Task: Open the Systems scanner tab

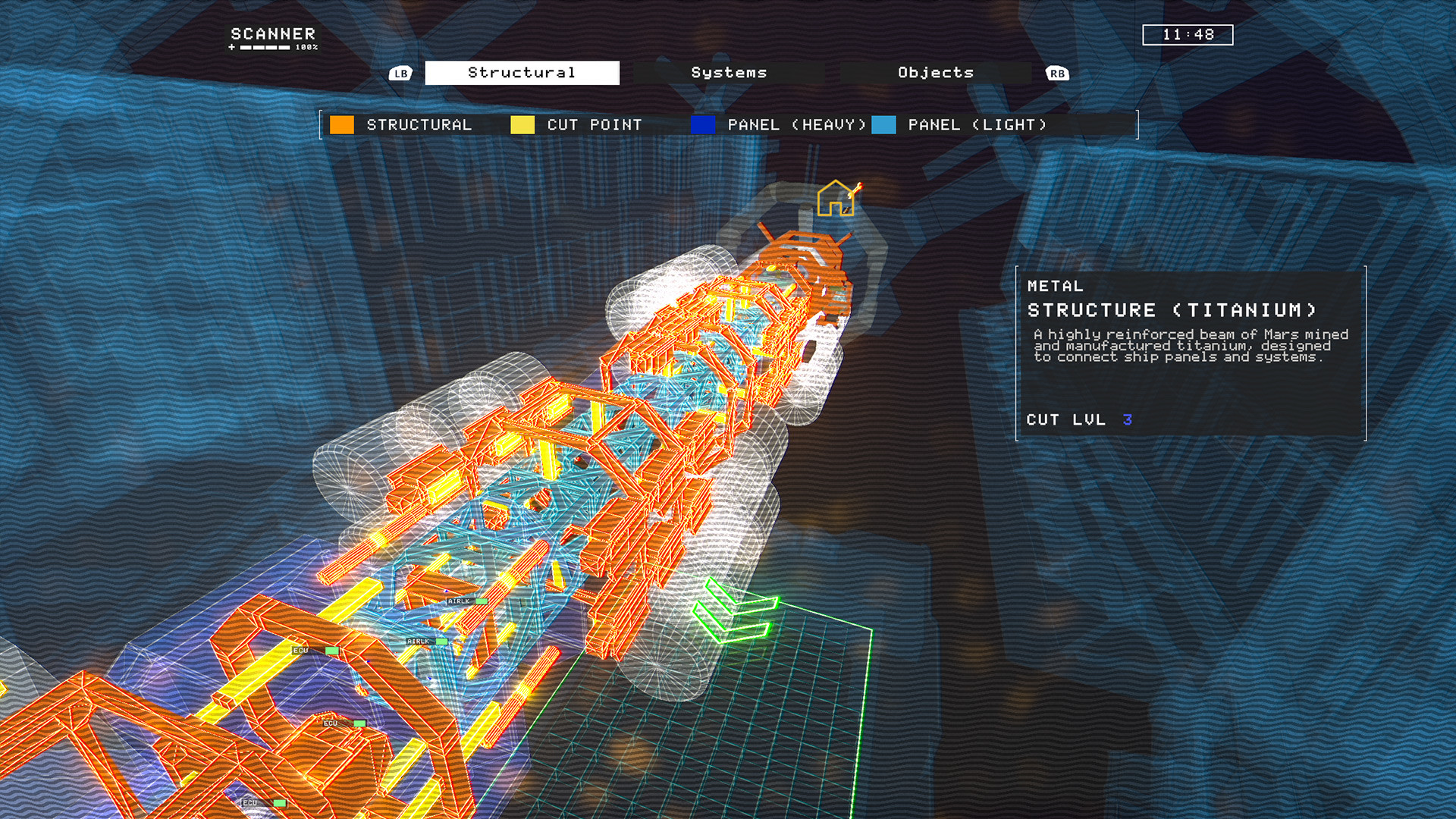Action: click(729, 73)
